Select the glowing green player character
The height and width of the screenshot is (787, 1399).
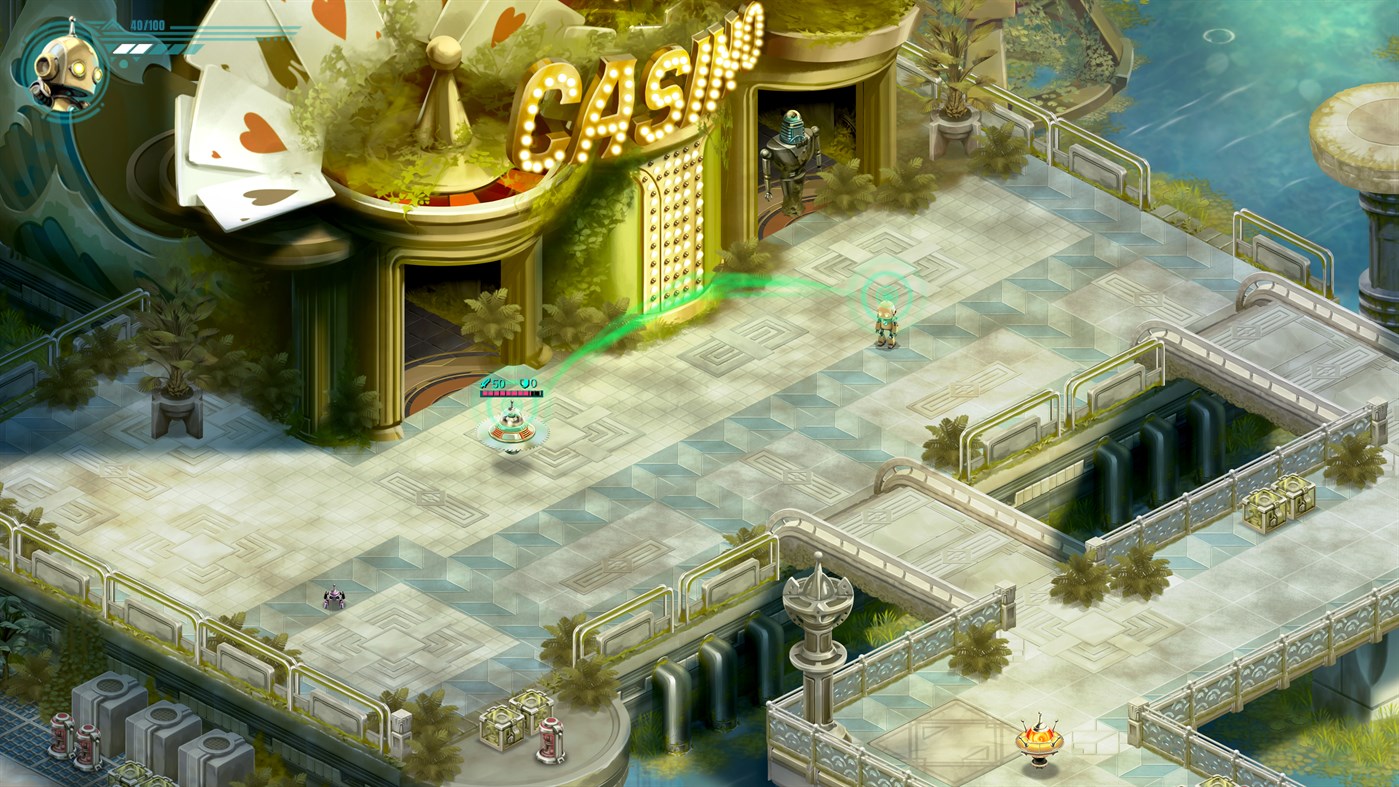pos(884,325)
